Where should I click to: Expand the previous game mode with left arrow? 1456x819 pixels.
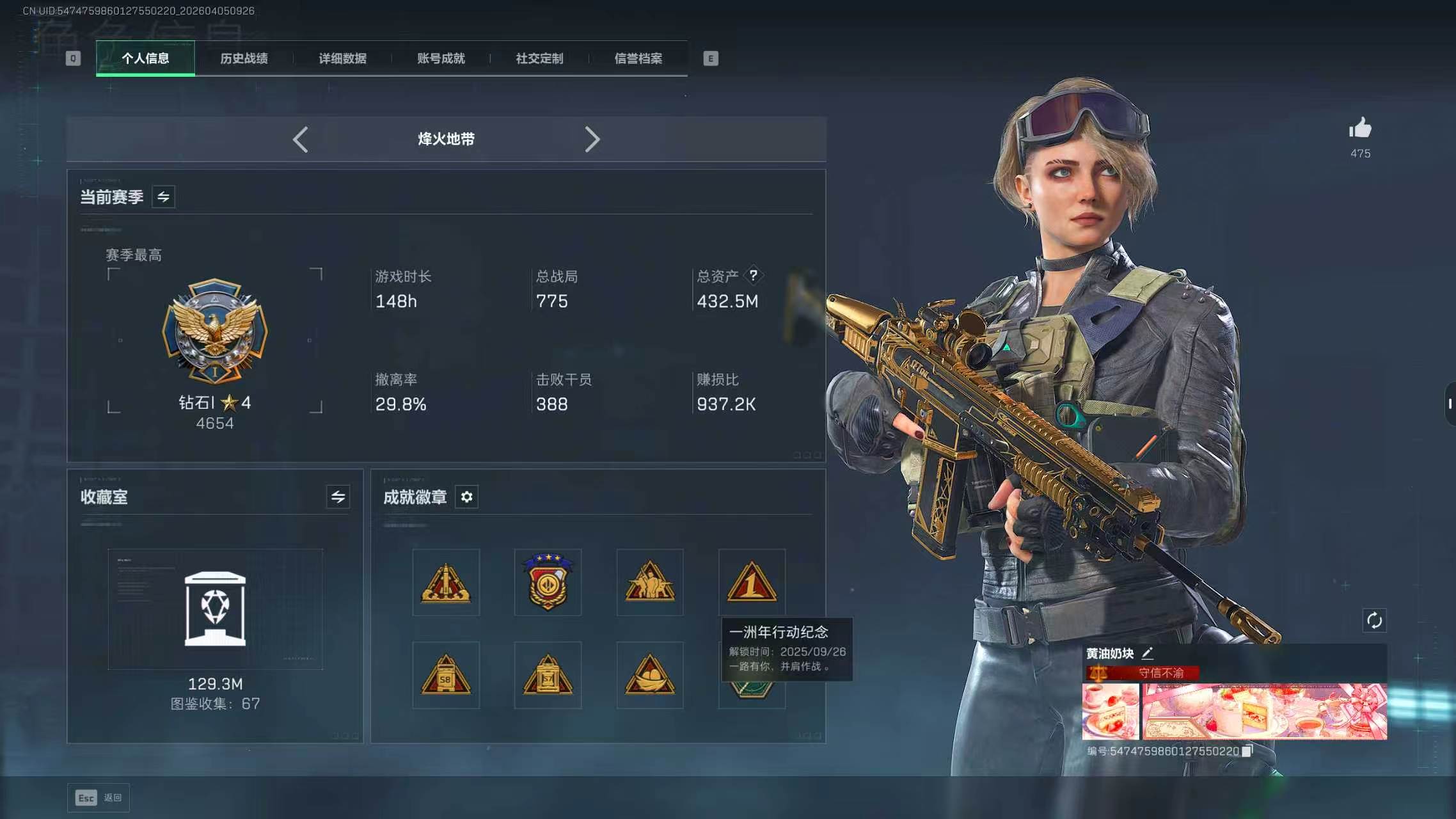[x=301, y=139]
